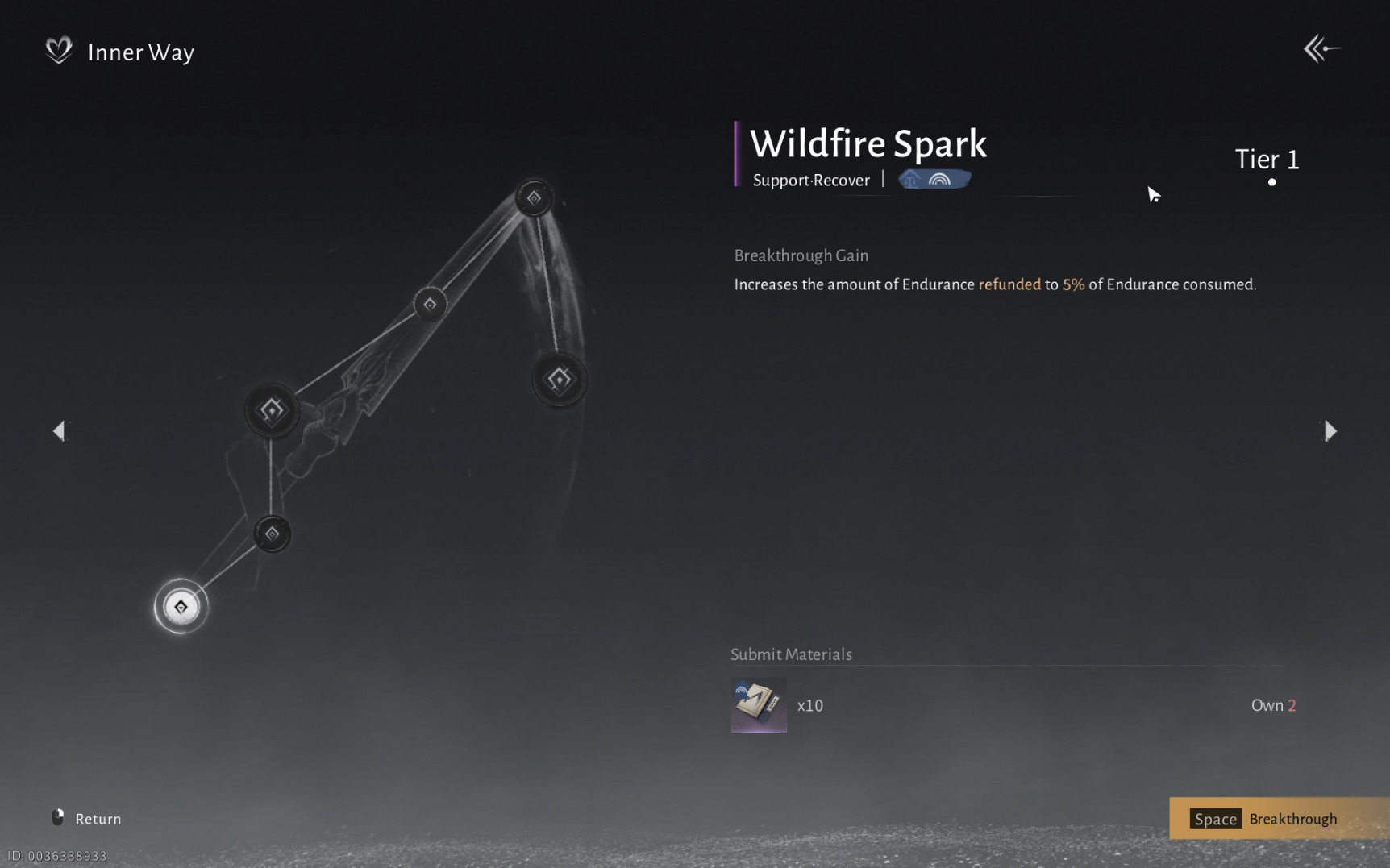The image size is (1390, 868).
Task: Click the submit material item thumbnail
Action: pos(758,705)
